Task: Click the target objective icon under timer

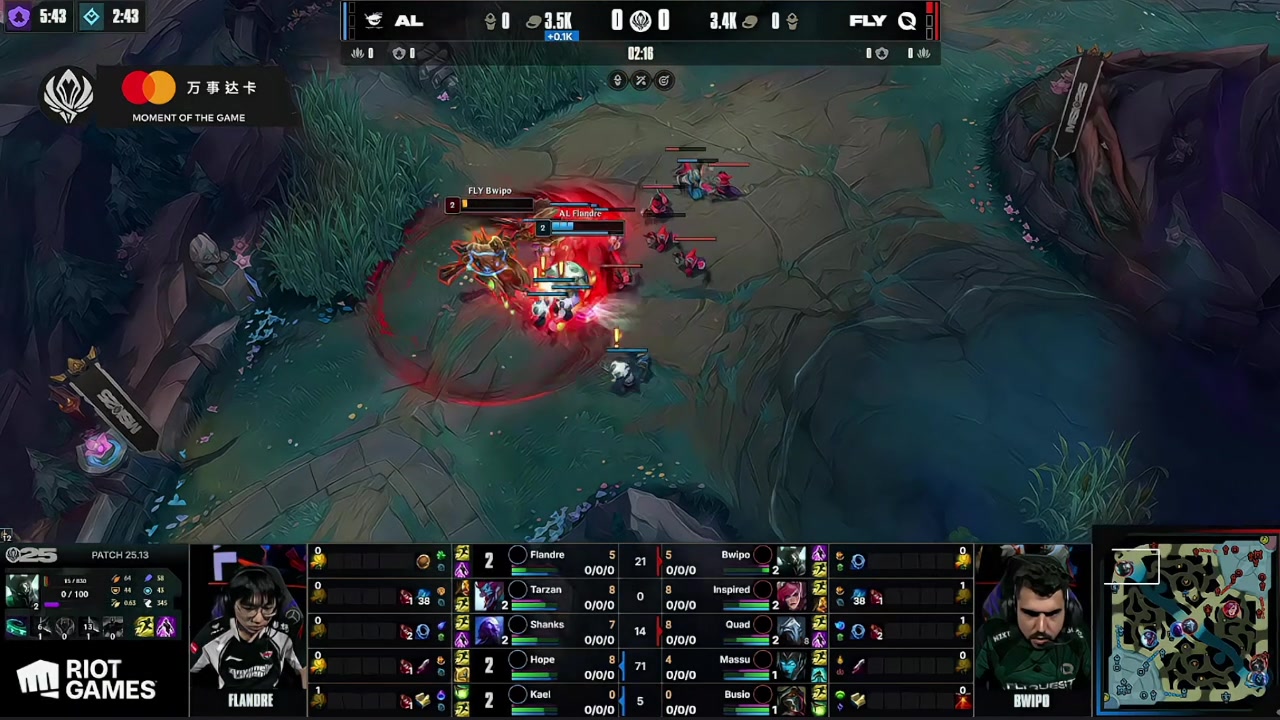Action: 664,81
